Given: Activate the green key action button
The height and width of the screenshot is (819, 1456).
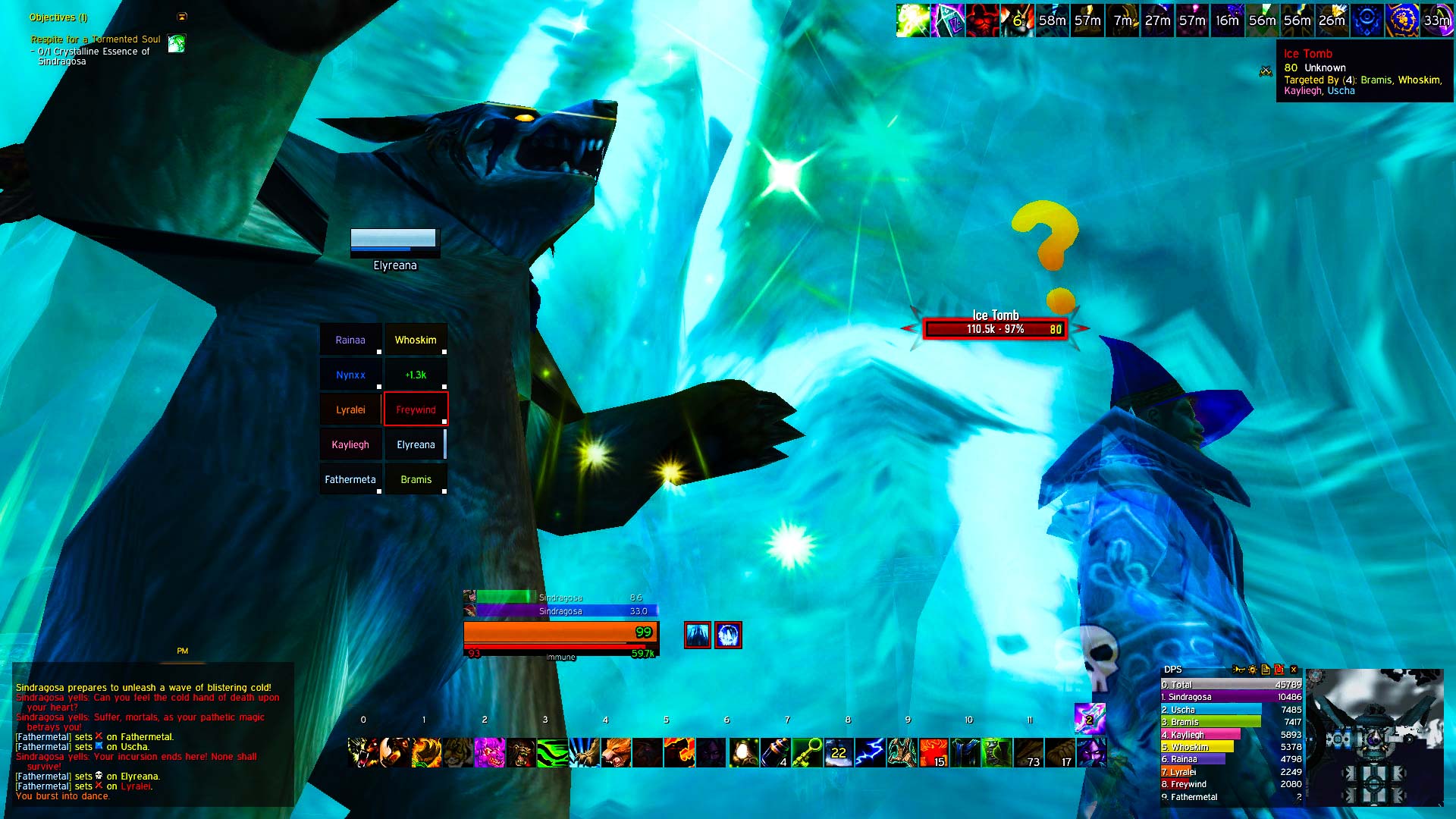Looking at the screenshot, I should pos(807,753).
